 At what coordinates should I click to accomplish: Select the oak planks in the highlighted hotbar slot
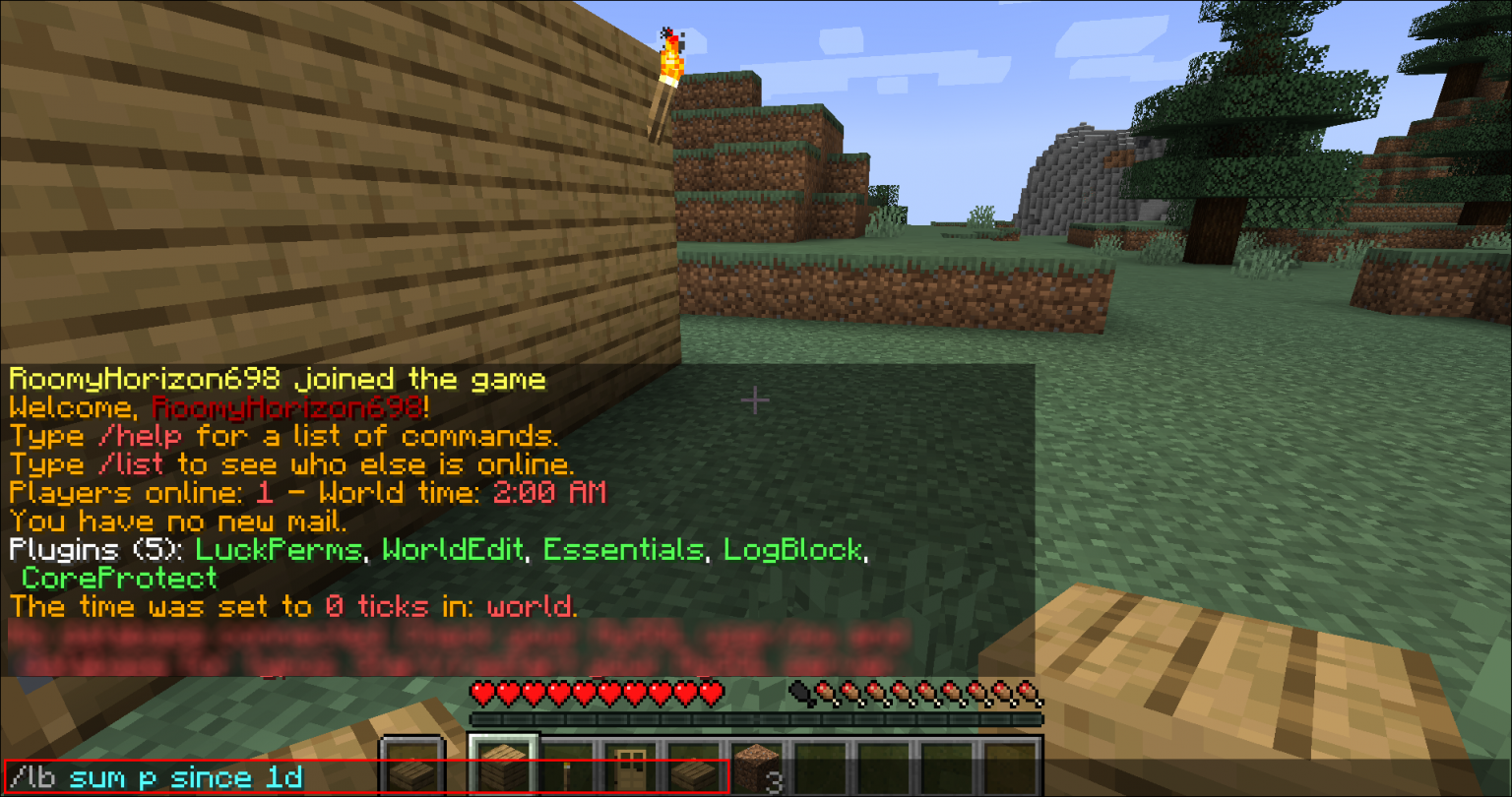503,765
